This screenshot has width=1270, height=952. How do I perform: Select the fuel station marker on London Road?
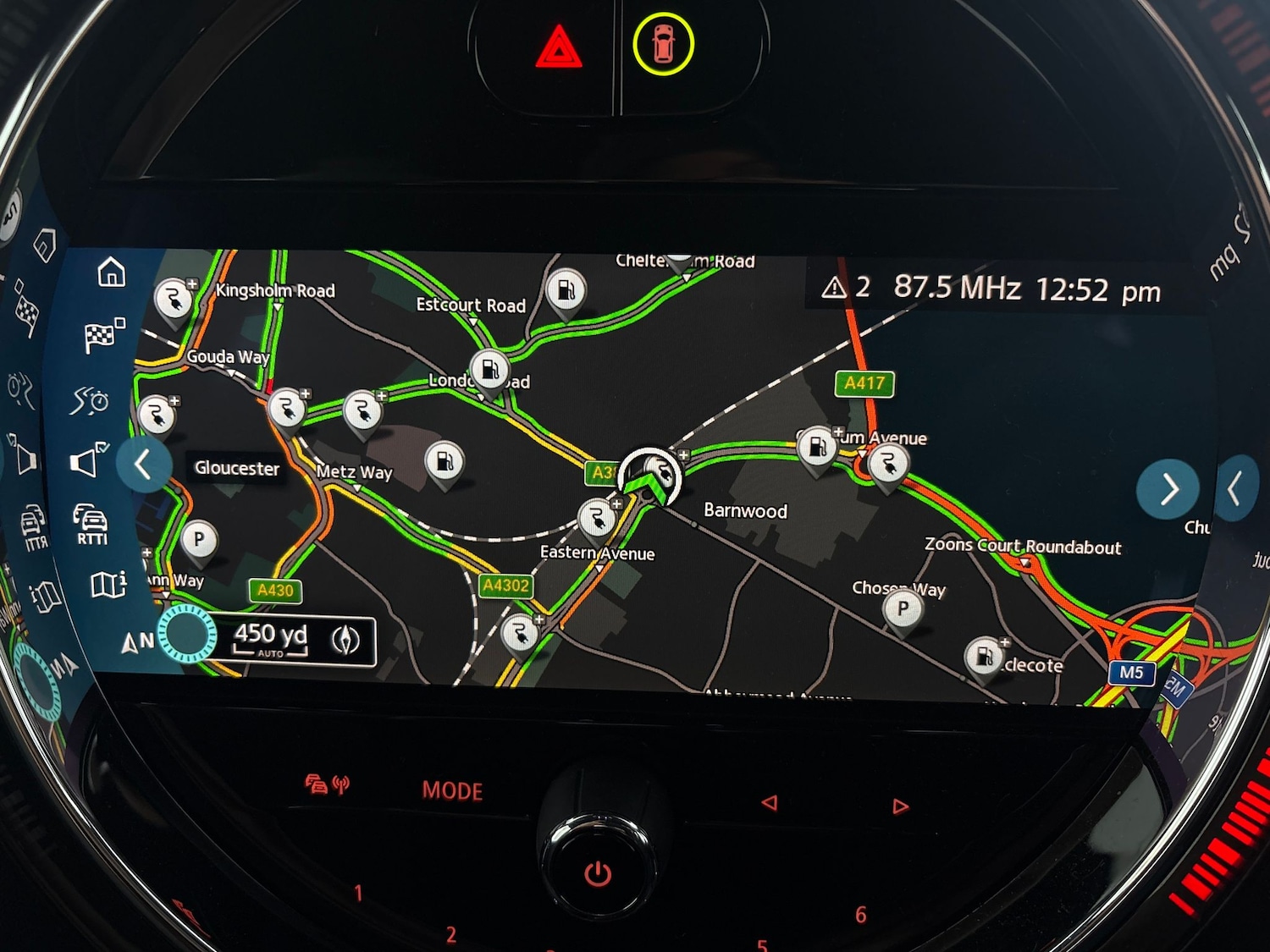point(489,369)
